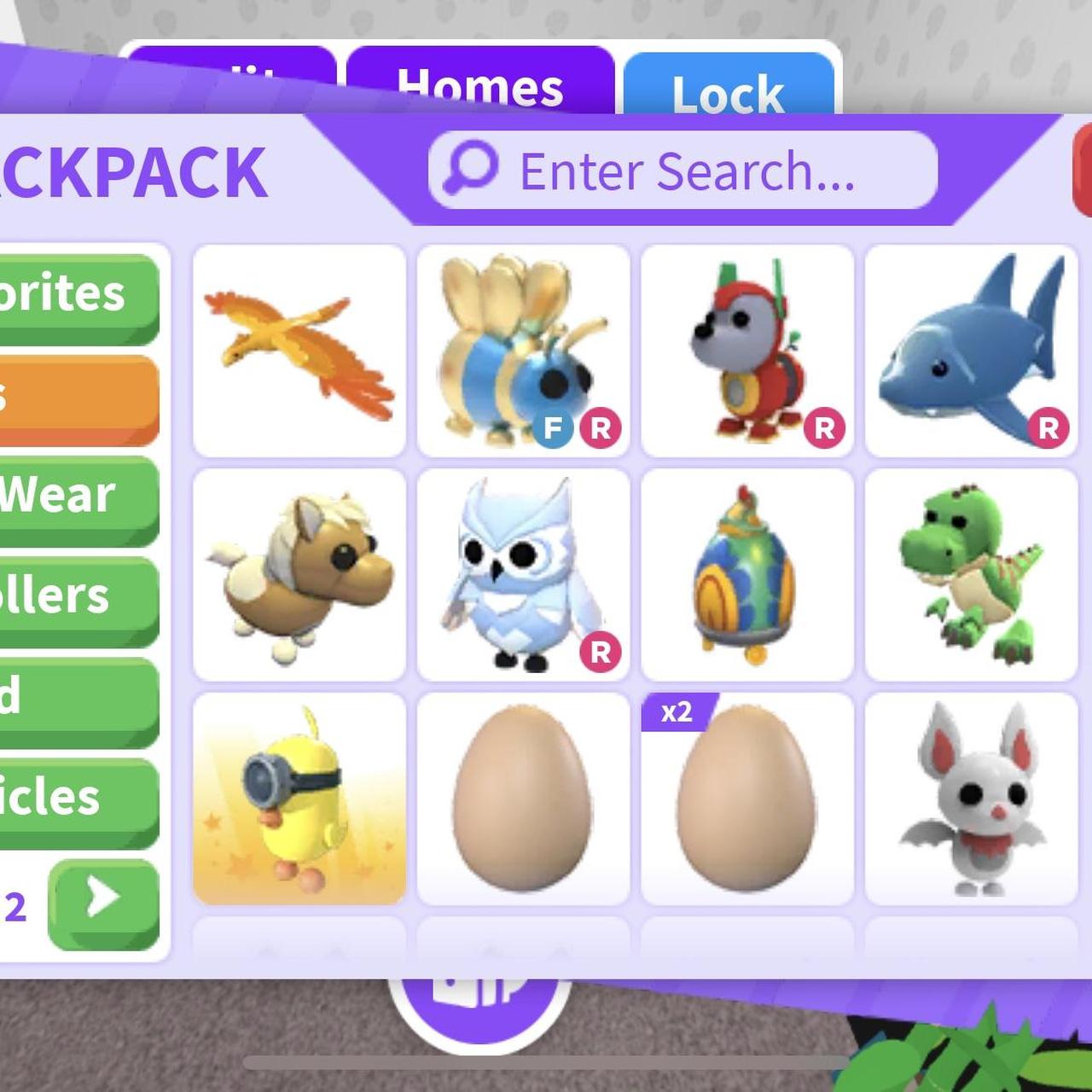Viewport: 1092px width, 1092px height.
Task: Choose the snow owl pet slot
Action: pos(523,575)
